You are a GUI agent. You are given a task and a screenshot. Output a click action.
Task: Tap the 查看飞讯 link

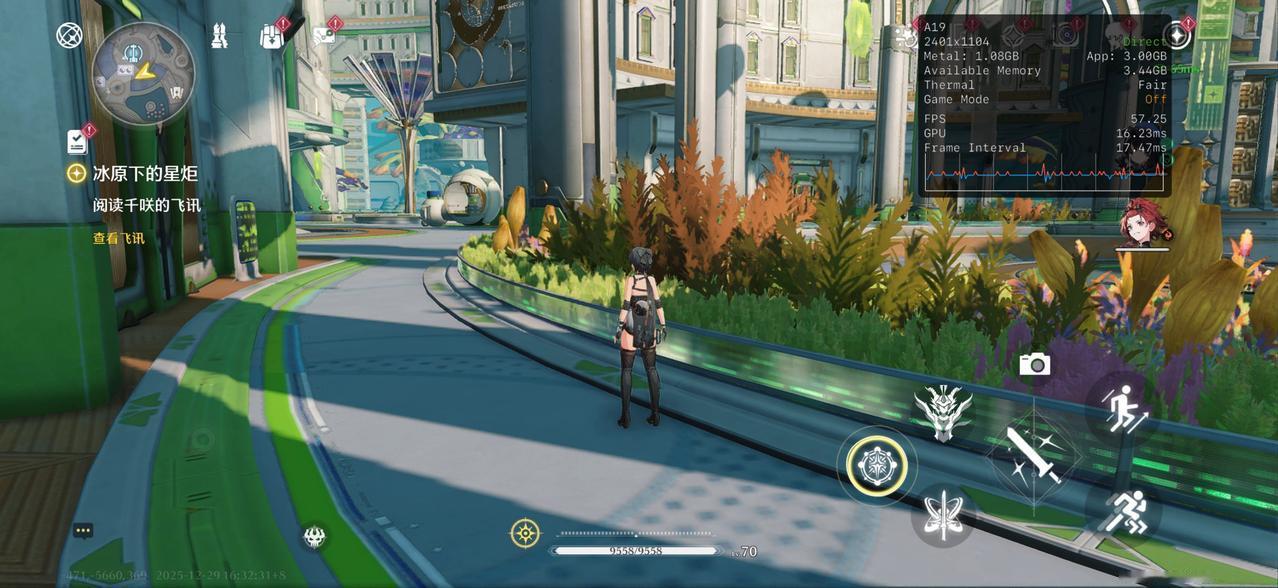point(118,238)
